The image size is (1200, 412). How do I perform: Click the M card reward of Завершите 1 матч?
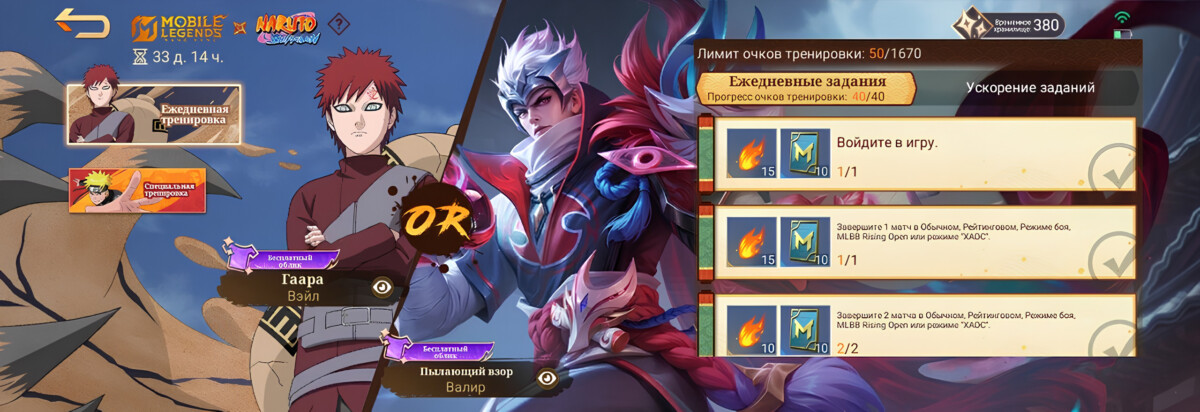803,243
